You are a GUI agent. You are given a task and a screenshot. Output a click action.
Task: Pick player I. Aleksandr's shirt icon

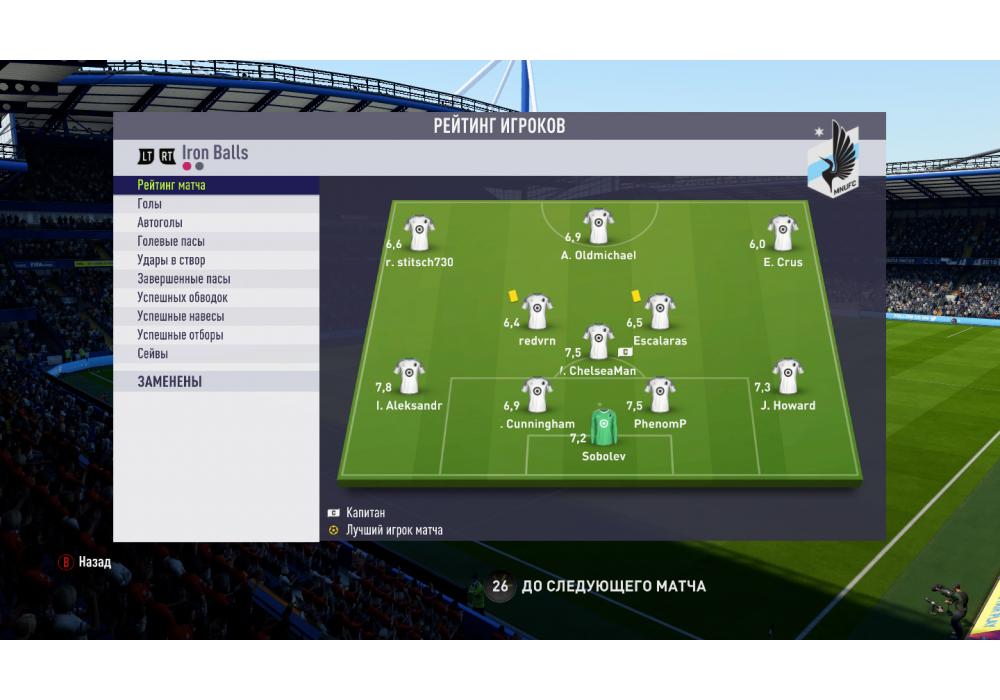click(x=409, y=377)
